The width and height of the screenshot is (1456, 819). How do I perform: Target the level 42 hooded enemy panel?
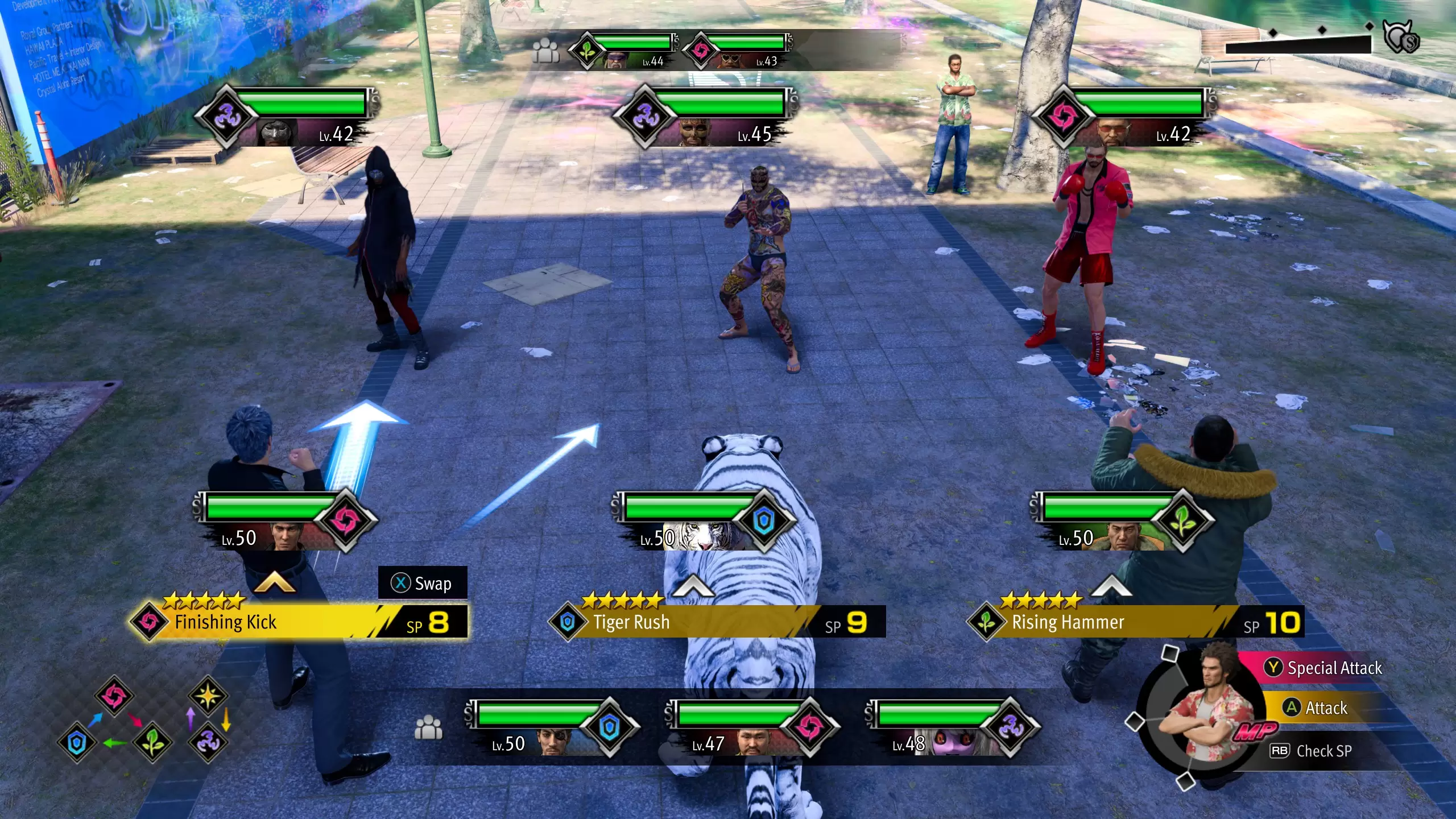[286, 117]
